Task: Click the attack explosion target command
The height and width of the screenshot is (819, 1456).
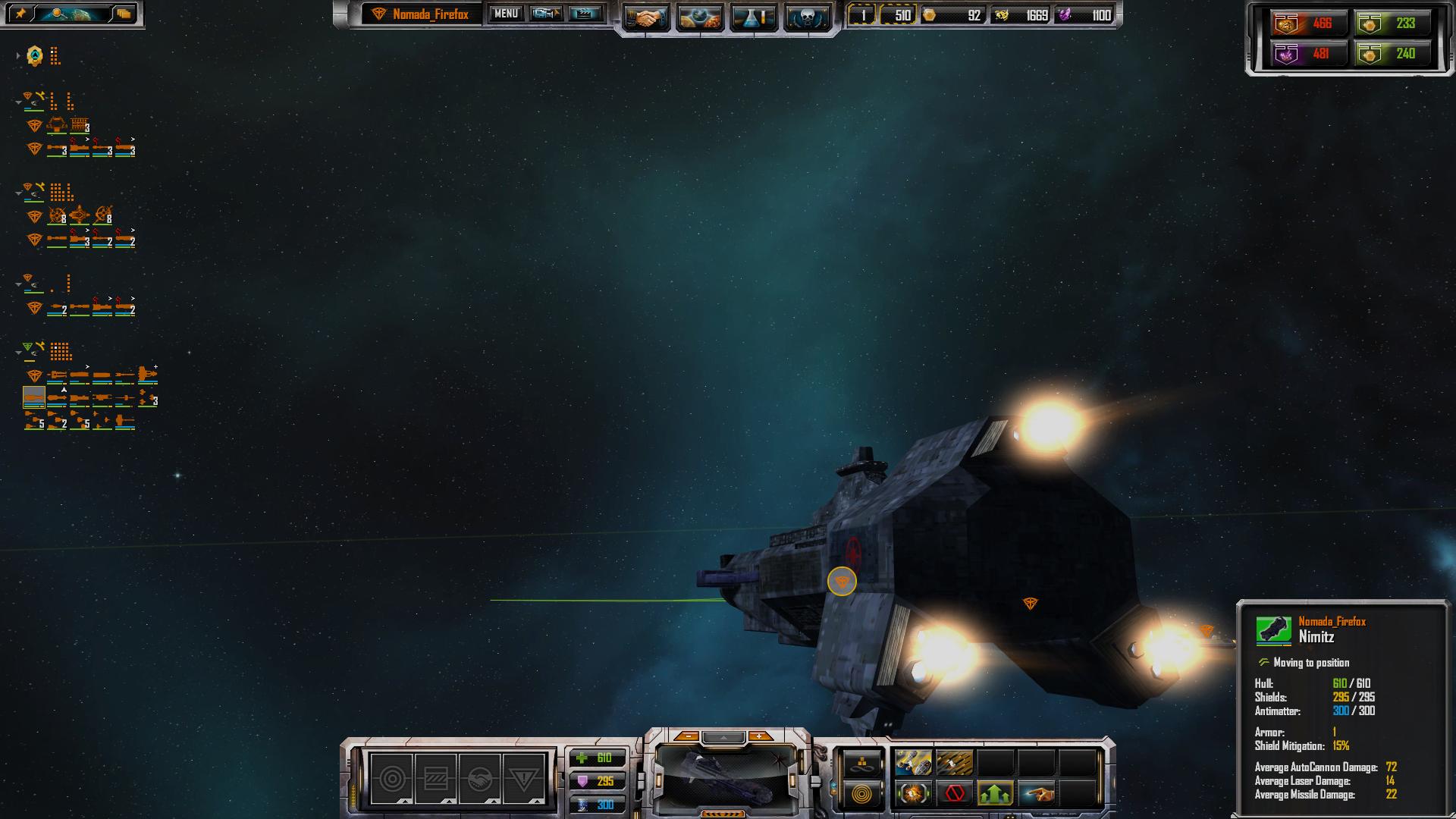Action: [x=914, y=795]
